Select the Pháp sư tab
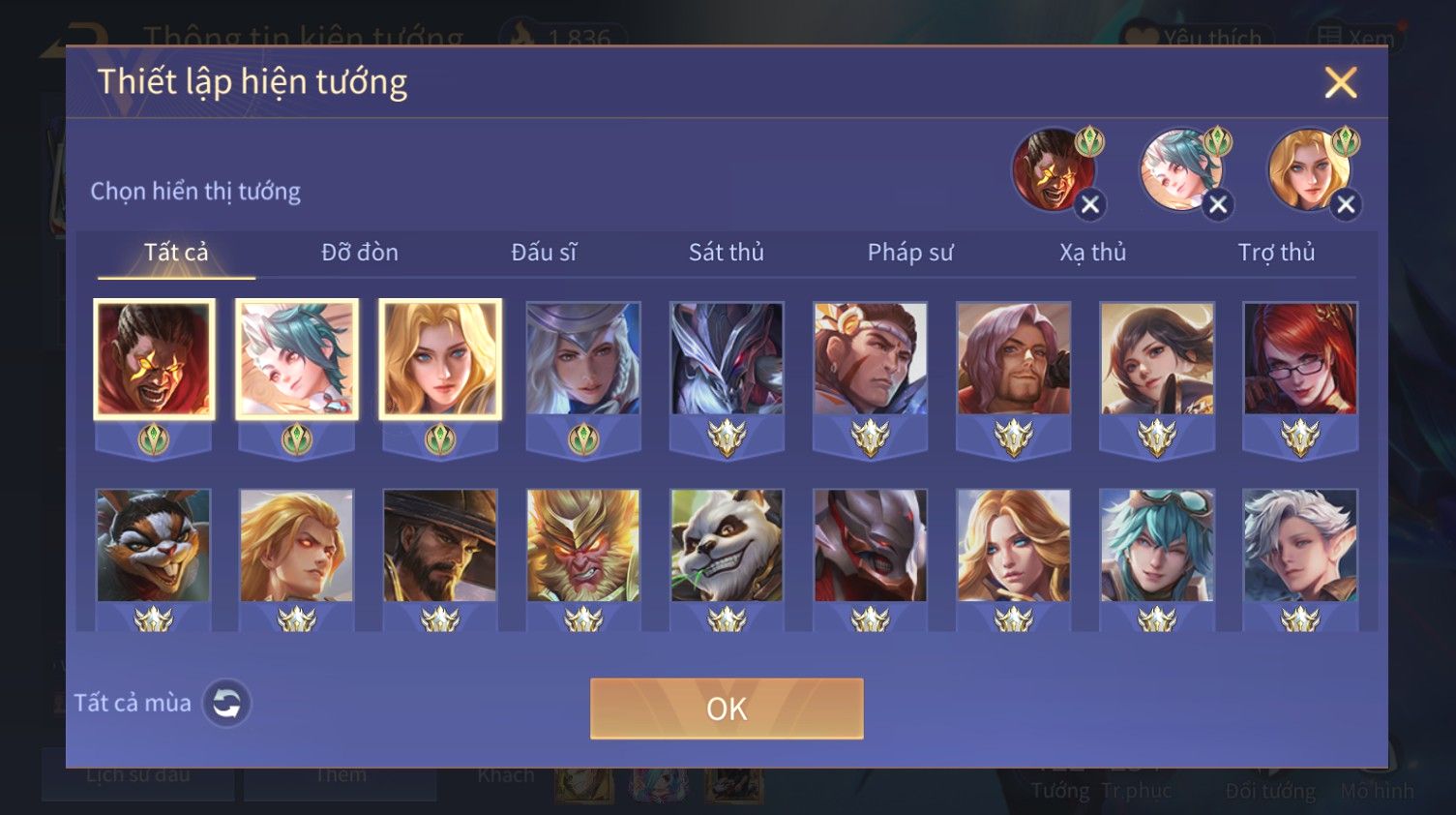The height and width of the screenshot is (815, 1456). coord(910,253)
